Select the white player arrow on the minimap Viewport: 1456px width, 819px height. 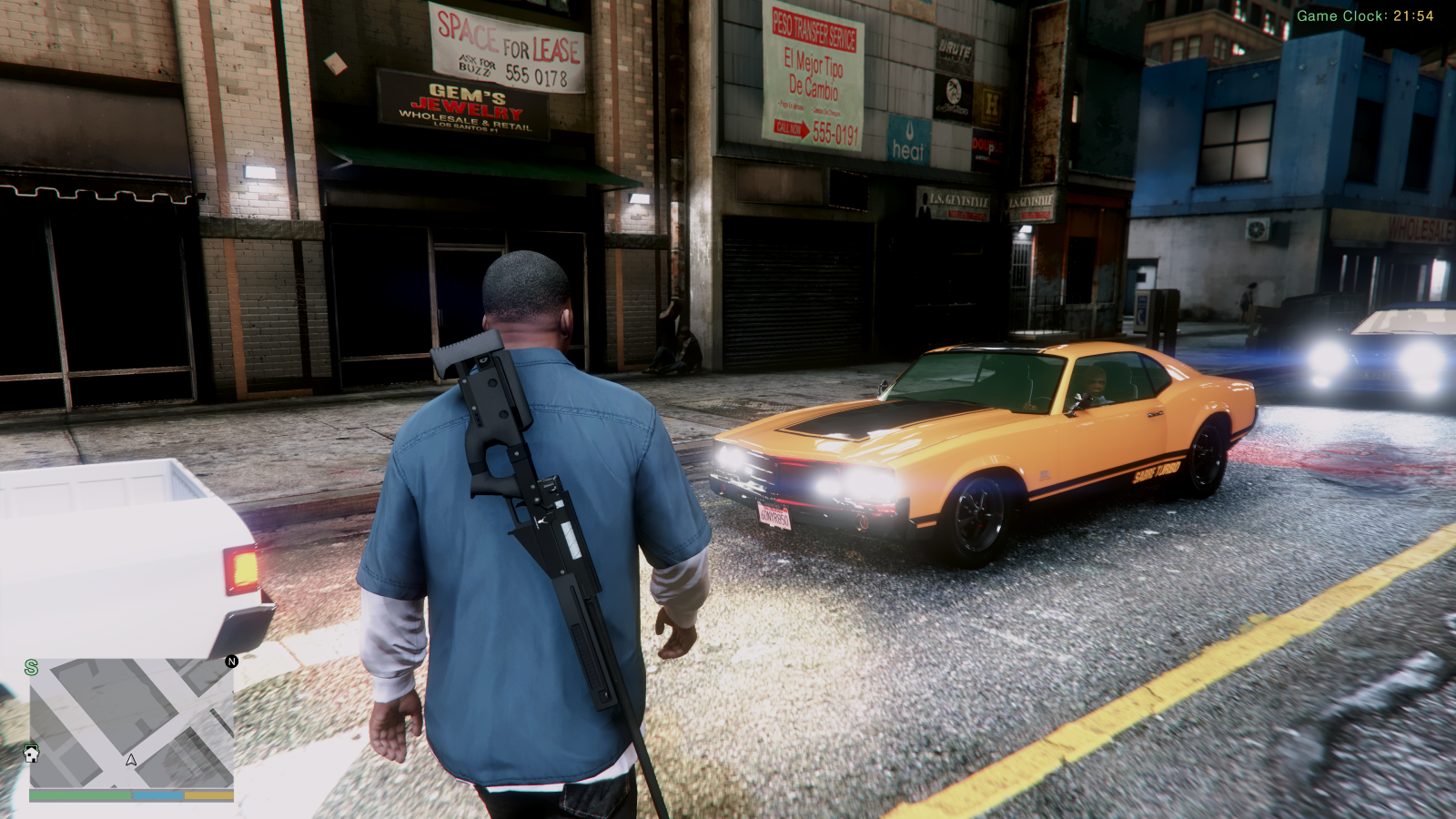(x=130, y=761)
